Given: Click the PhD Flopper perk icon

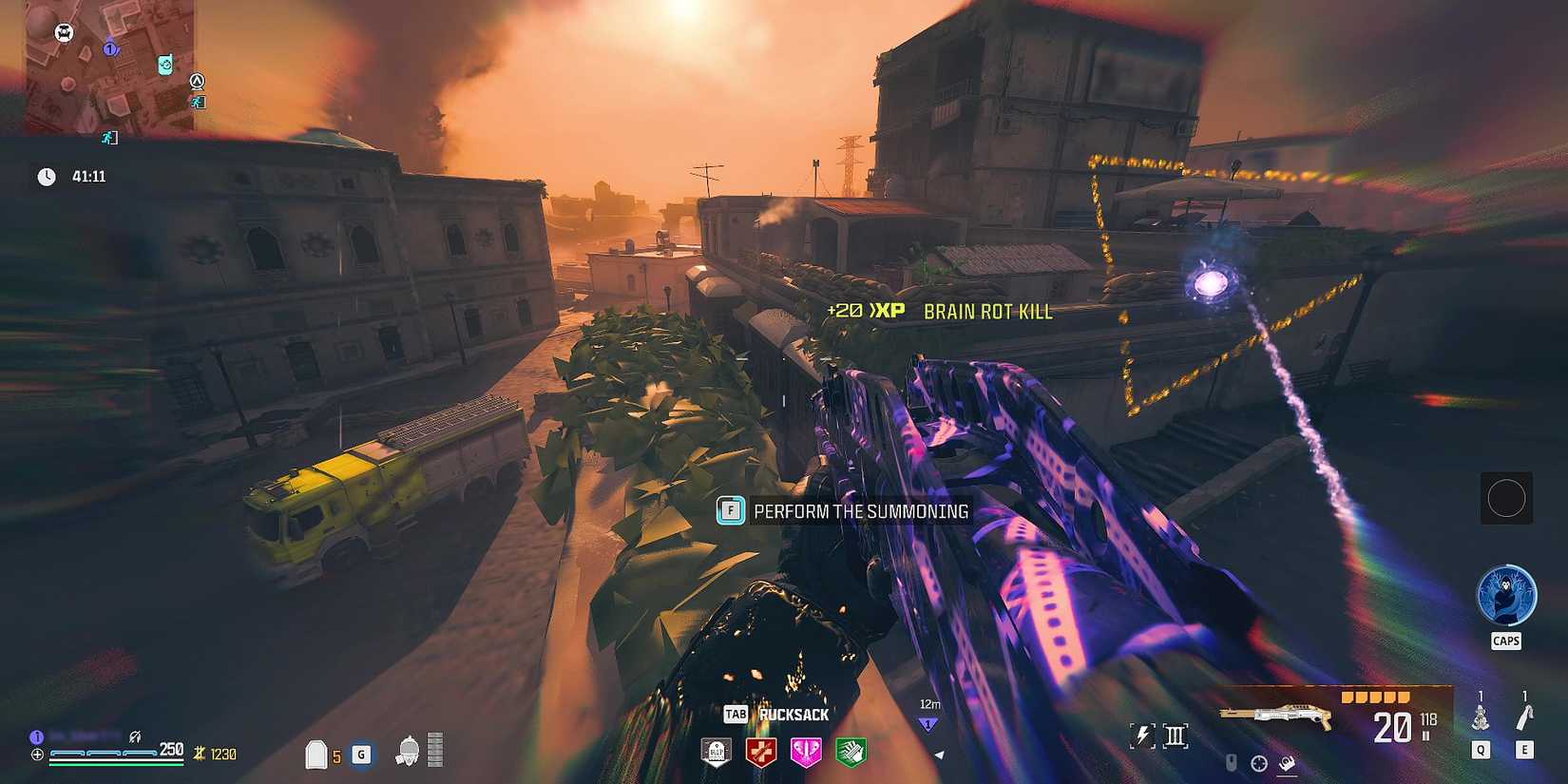Looking at the screenshot, I should coord(806,755).
